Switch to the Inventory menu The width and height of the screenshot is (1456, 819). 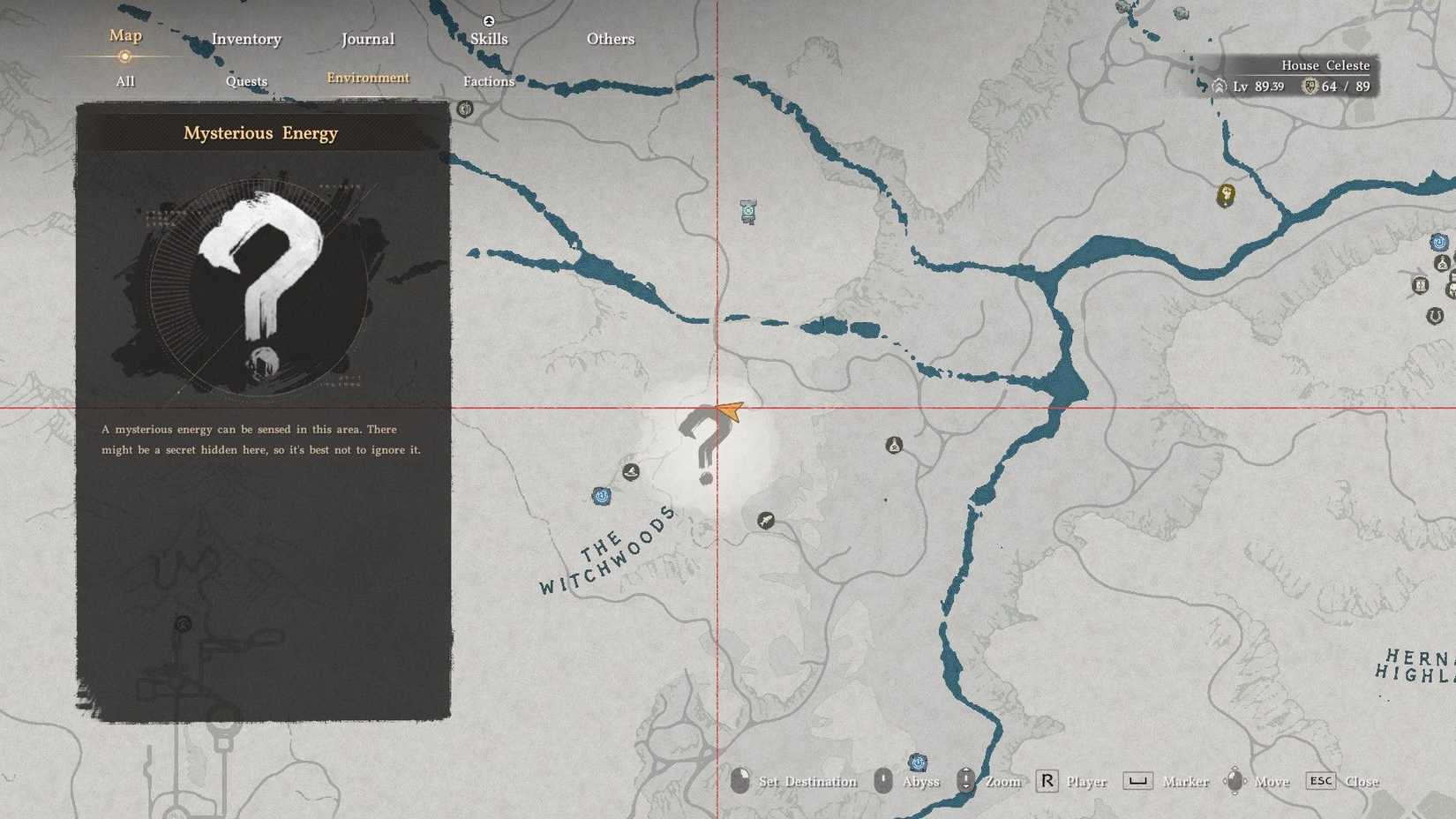click(x=246, y=39)
